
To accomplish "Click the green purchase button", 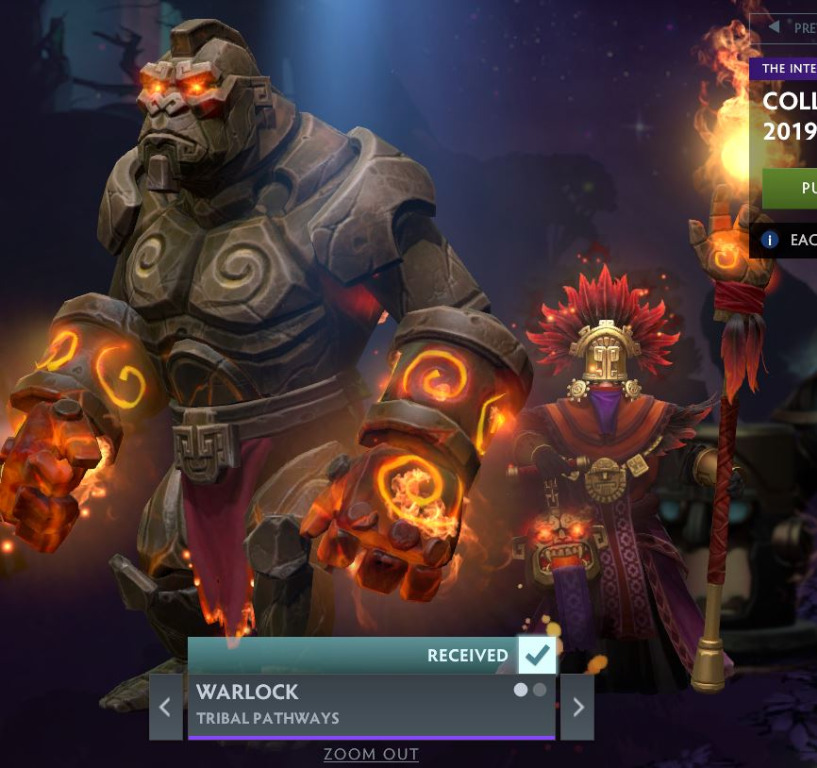I will (x=791, y=187).
